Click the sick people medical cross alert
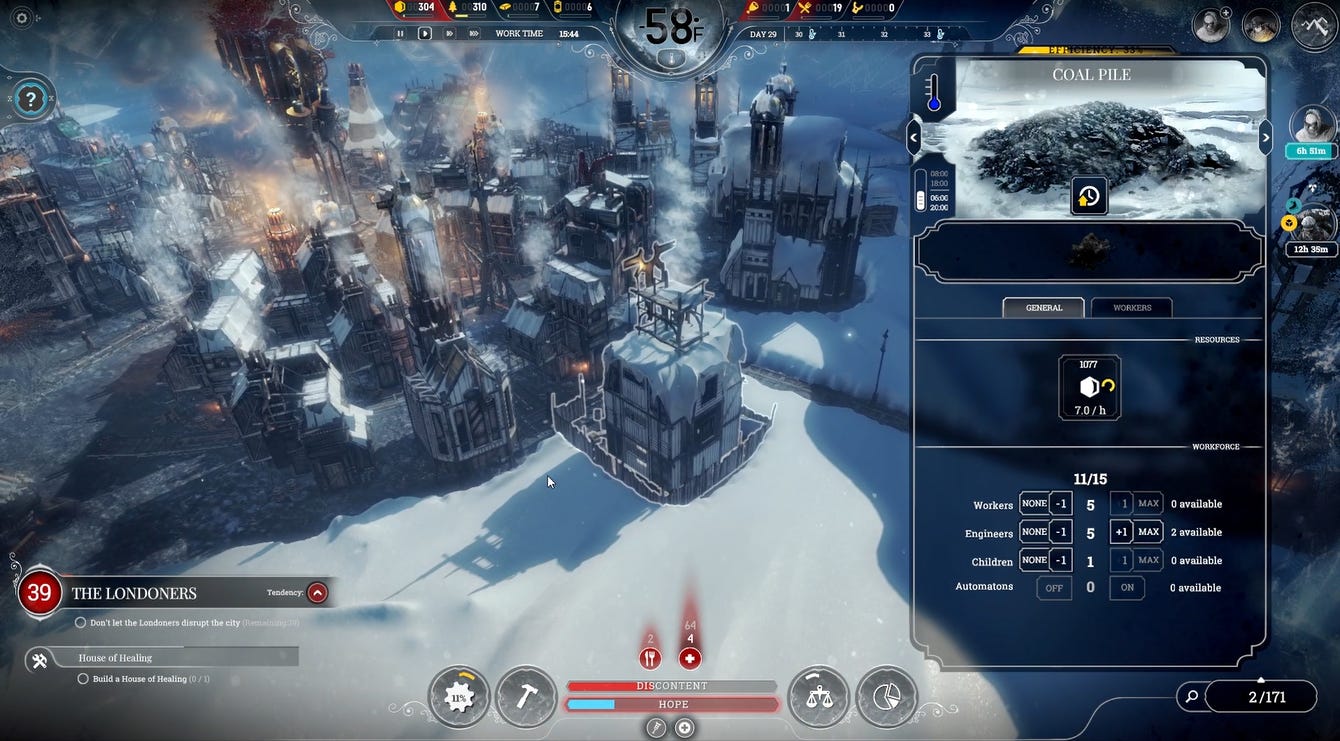 [x=690, y=658]
